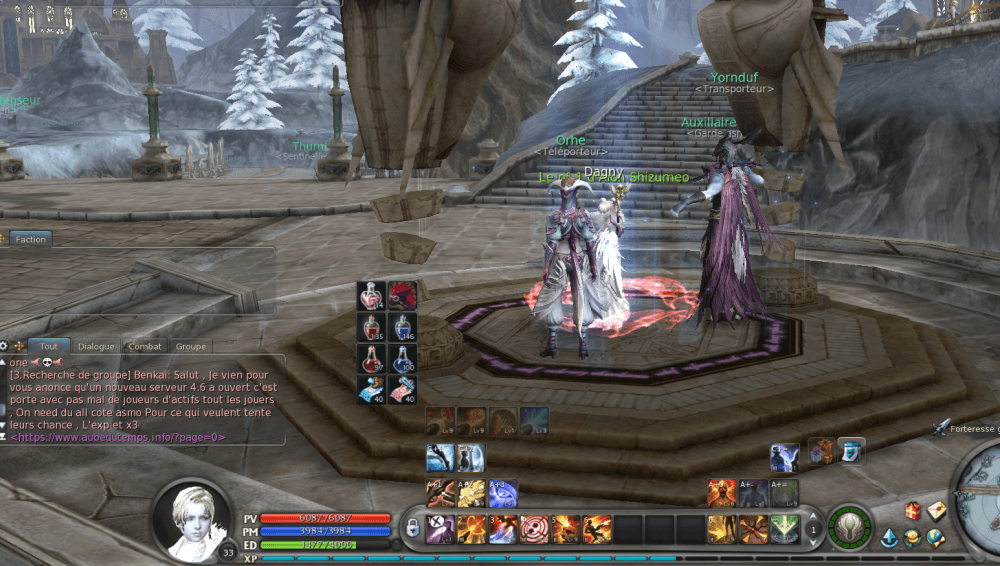The image size is (1000, 566).
Task: Open the chat settings gear
Action: pos(4,346)
